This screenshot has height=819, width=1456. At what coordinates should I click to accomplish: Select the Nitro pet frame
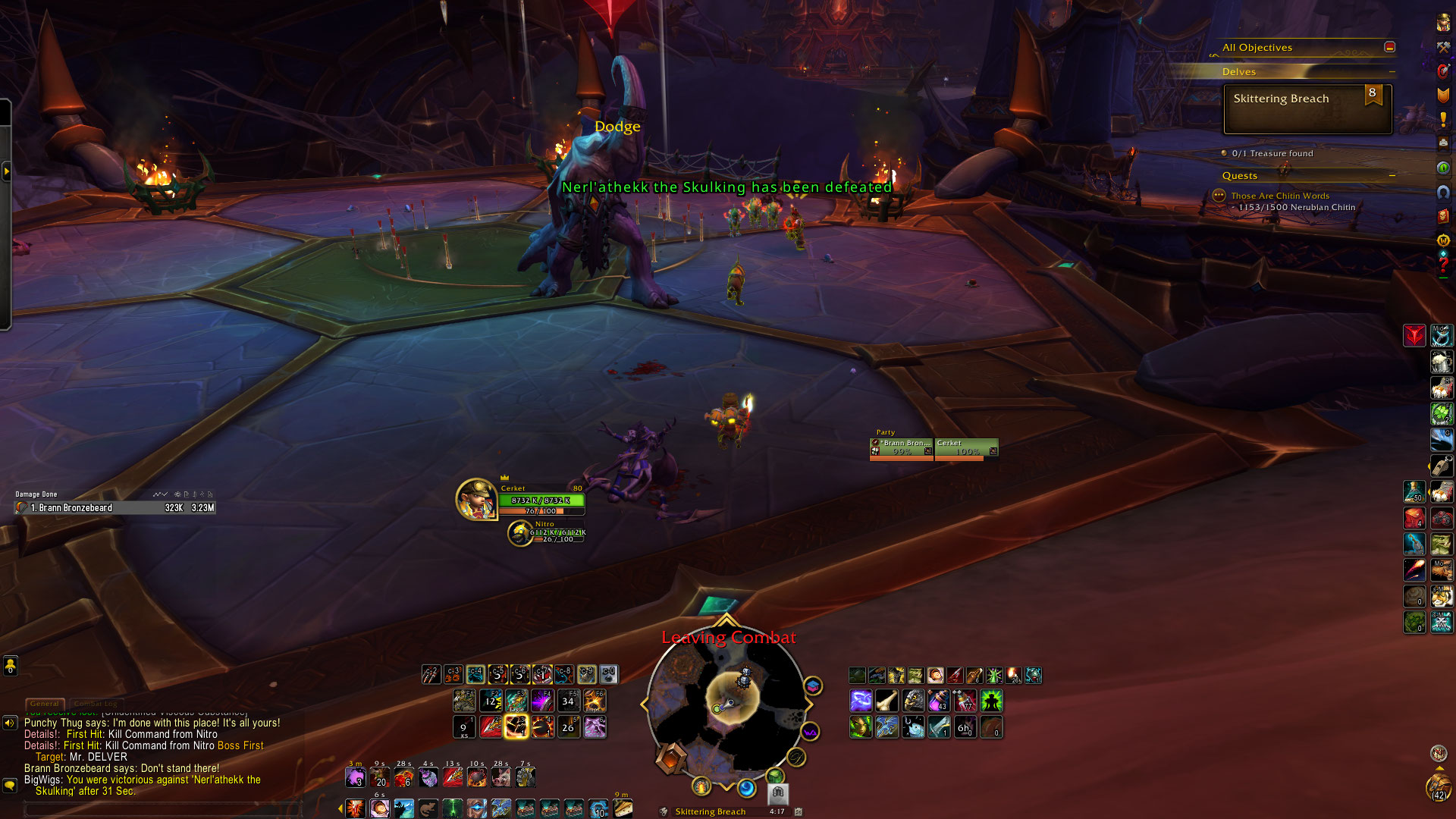pyautogui.click(x=520, y=533)
